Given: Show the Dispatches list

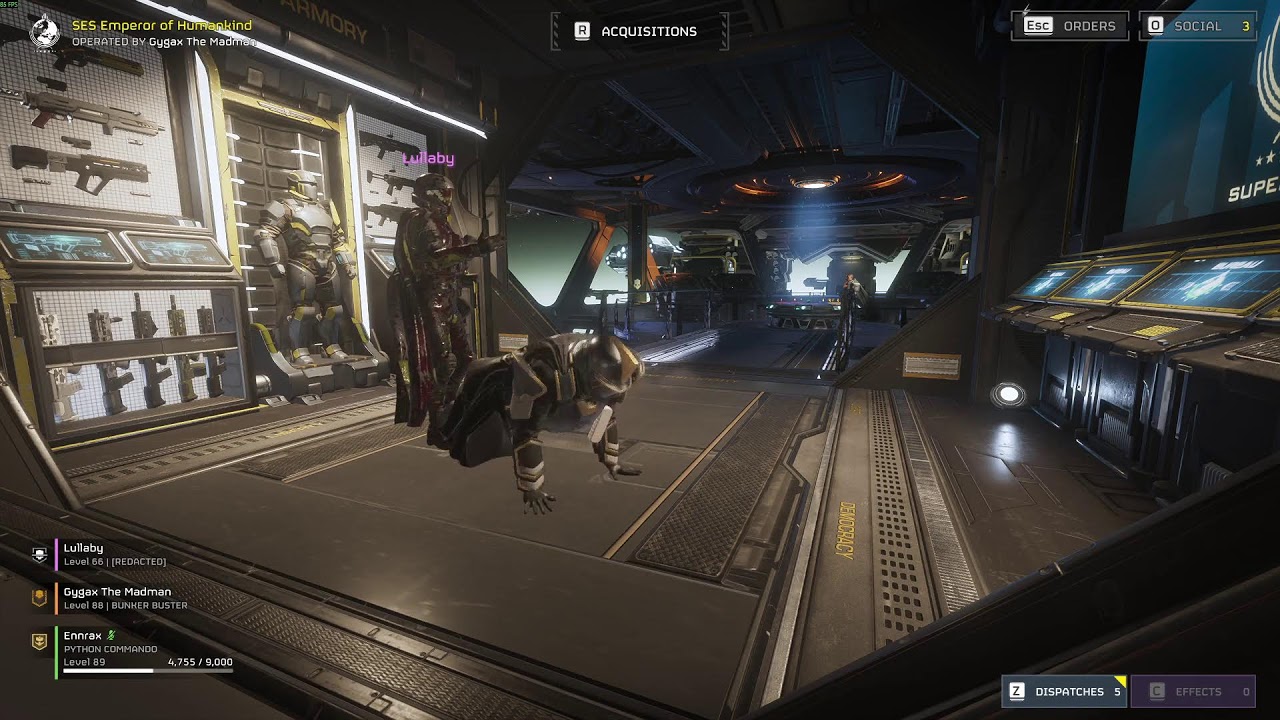Looking at the screenshot, I should (x=1065, y=691).
